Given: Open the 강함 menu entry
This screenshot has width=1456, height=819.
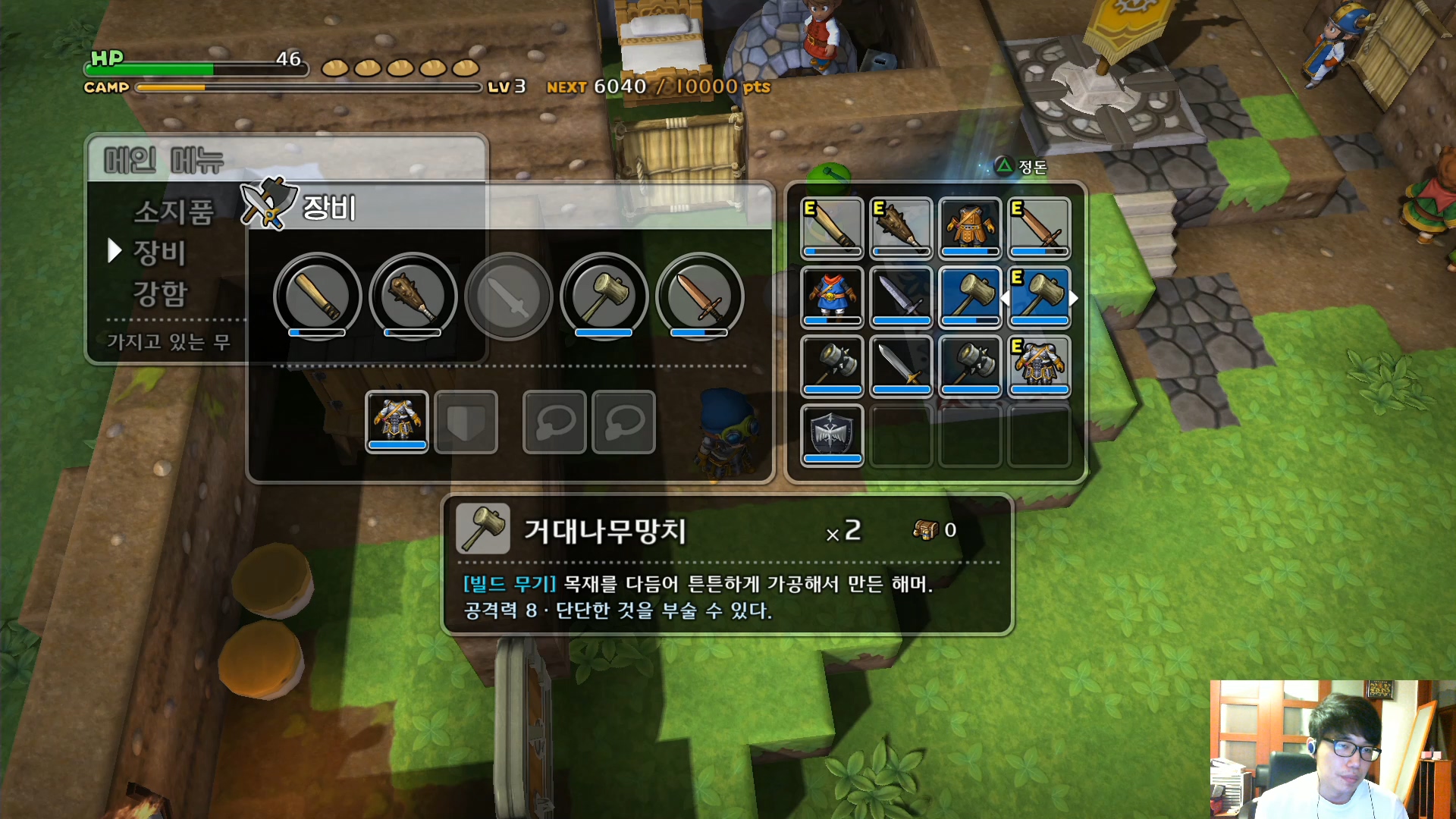Looking at the screenshot, I should (159, 293).
